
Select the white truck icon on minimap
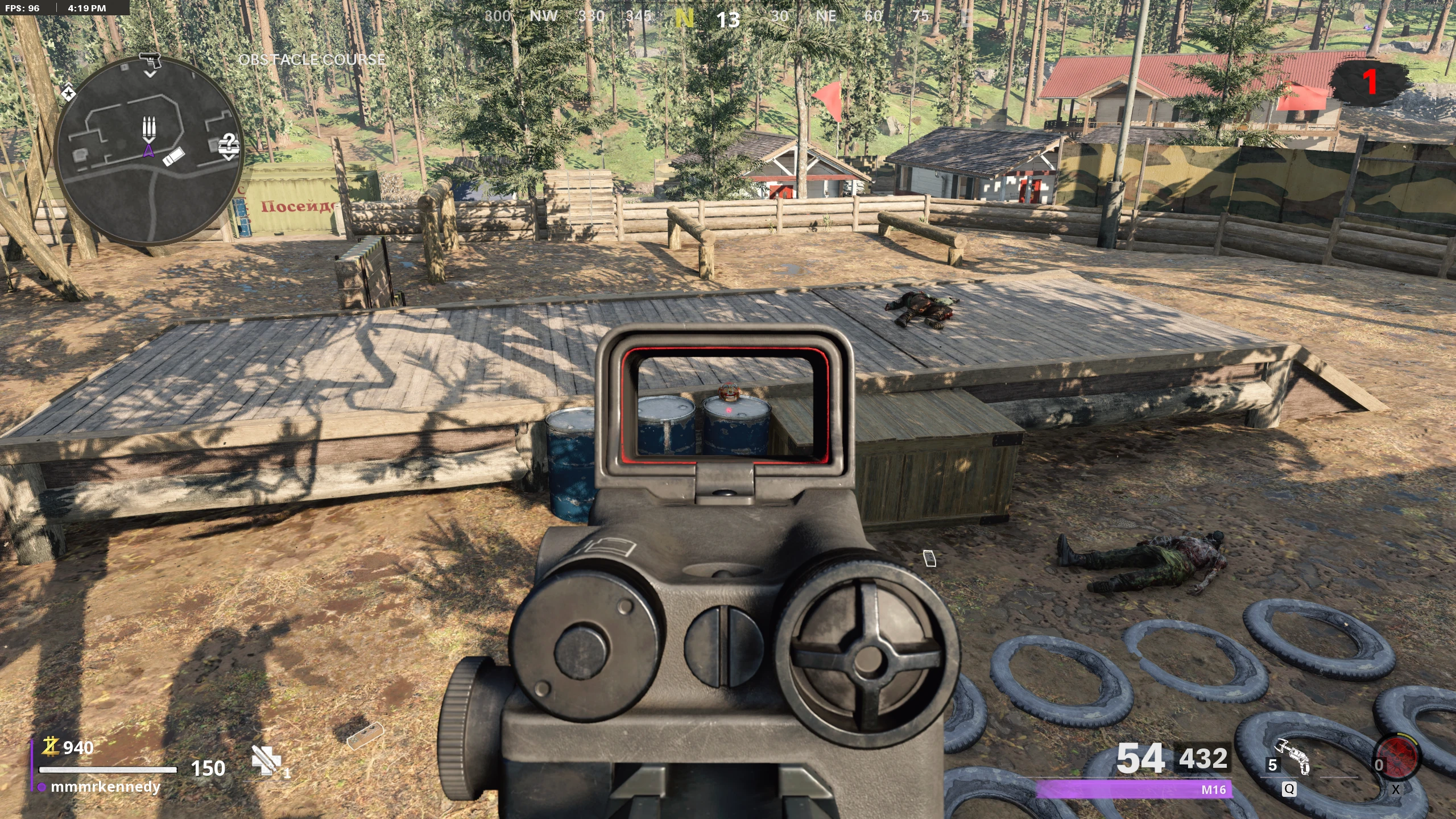[x=173, y=155]
